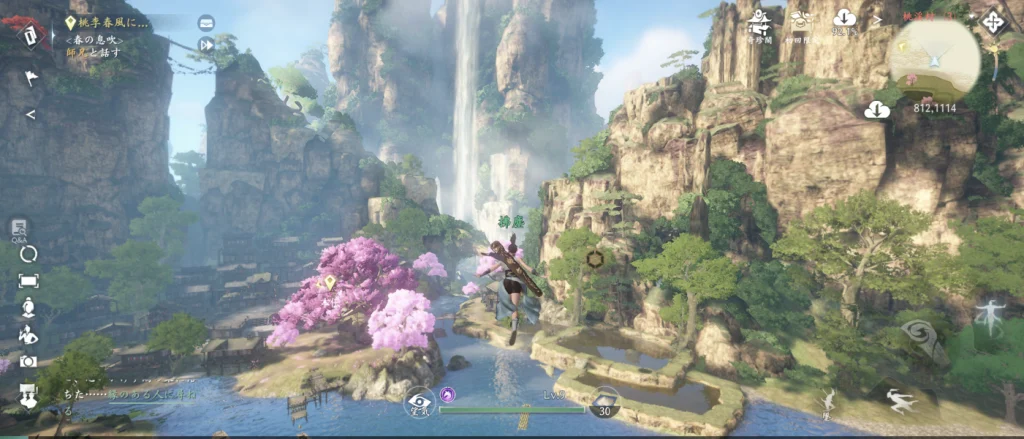The height and width of the screenshot is (439, 1024).
Task: Activate the eye skill icon
Action: point(419,402)
